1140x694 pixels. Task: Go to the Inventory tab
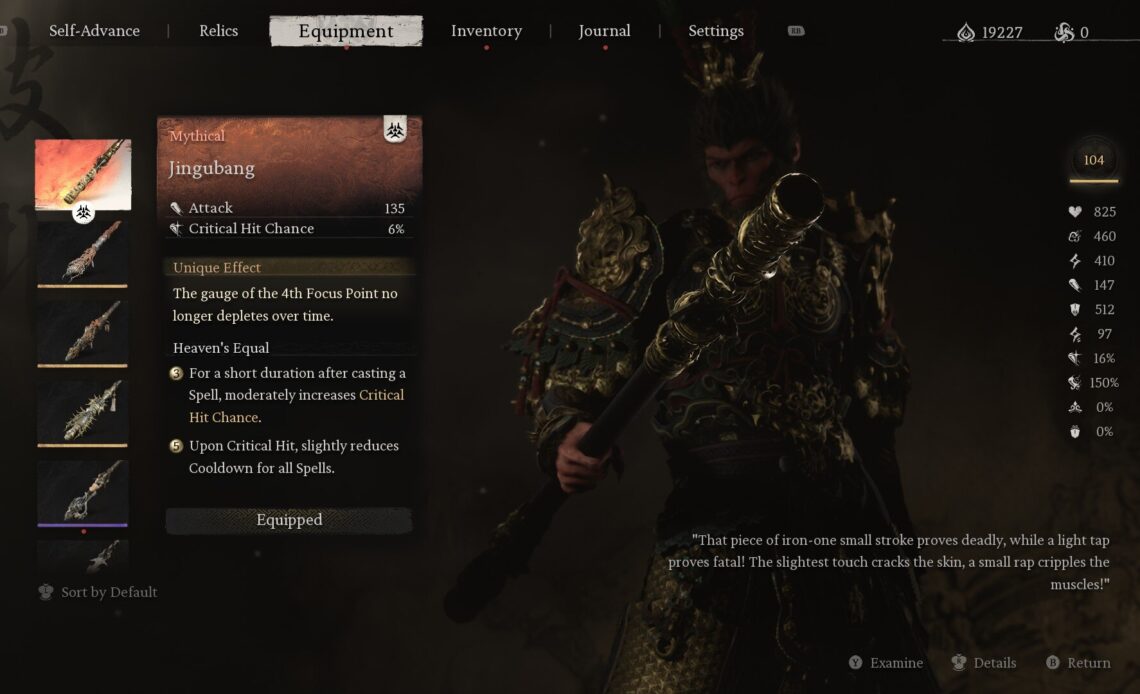click(x=486, y=31)
